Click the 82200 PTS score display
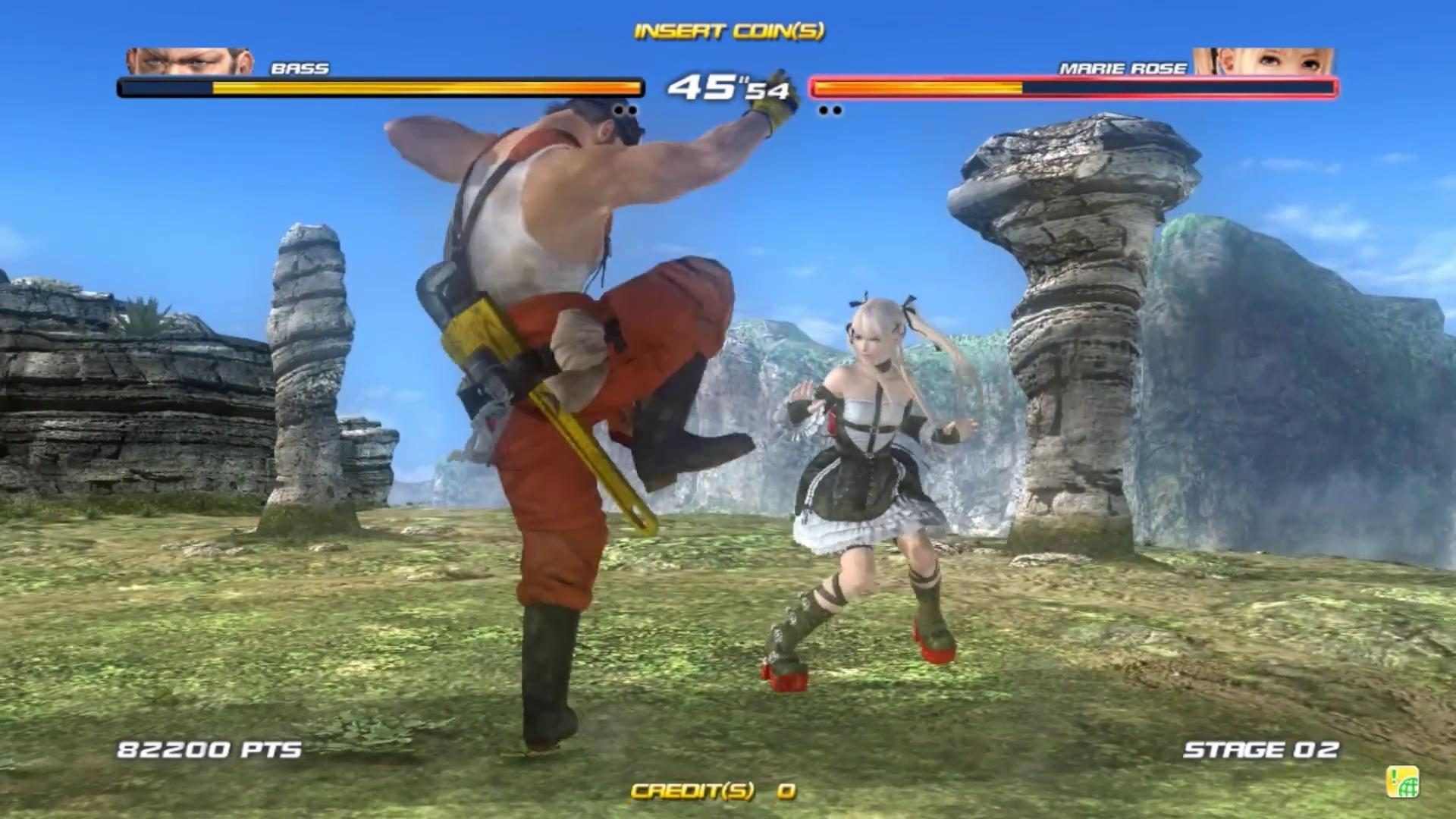The width and height of the screenshot is (1456, 819). click(x=209, y=750)
